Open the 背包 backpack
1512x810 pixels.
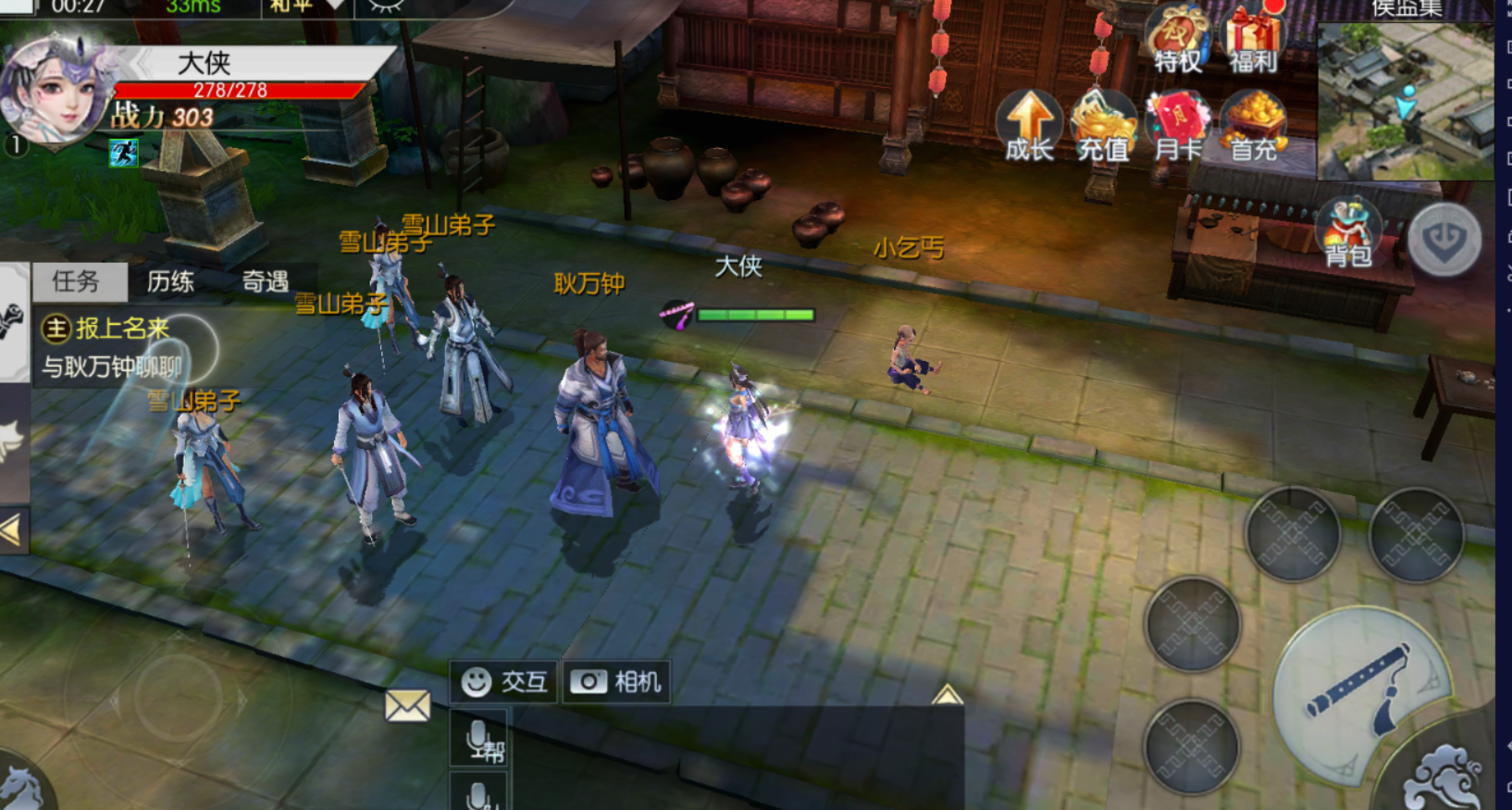click(1348, 232)
